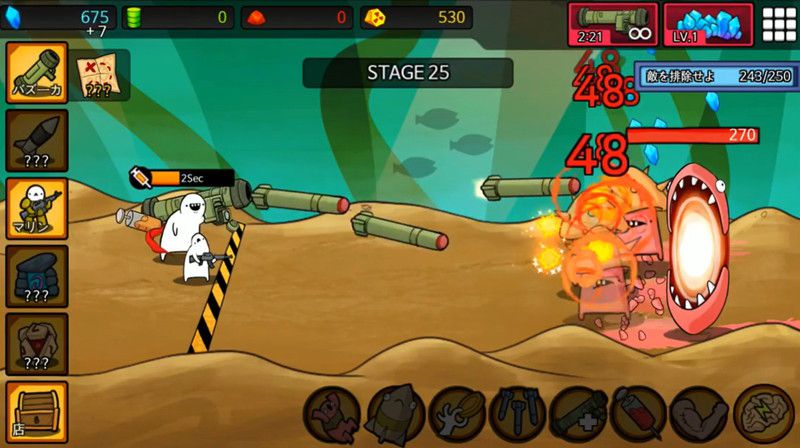Use the meat skill icon
Viewport: 800px width, 448px height.
pos(333,413)
